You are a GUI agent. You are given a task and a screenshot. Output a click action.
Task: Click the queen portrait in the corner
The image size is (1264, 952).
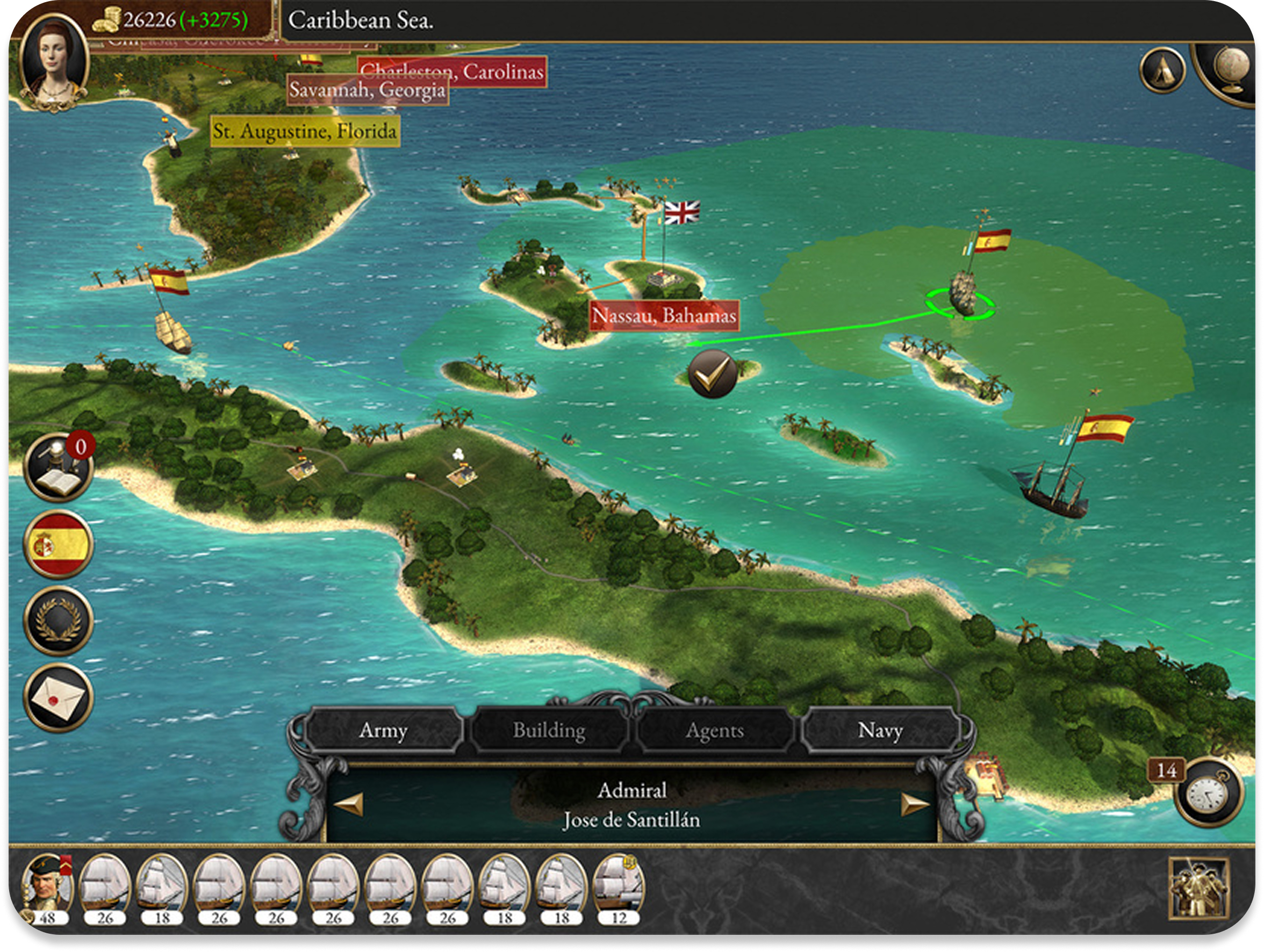click(53, 60)
